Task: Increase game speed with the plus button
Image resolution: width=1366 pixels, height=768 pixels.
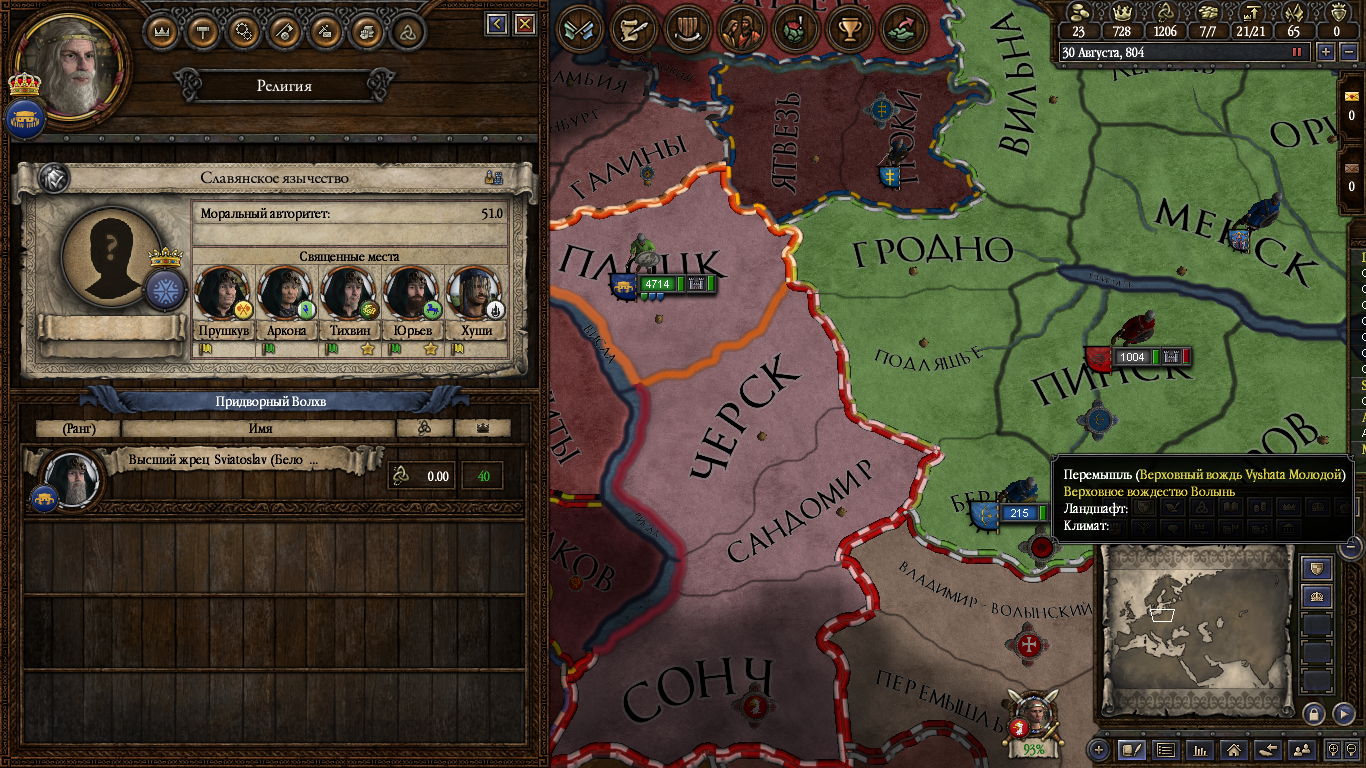Action: point(1326,52)
